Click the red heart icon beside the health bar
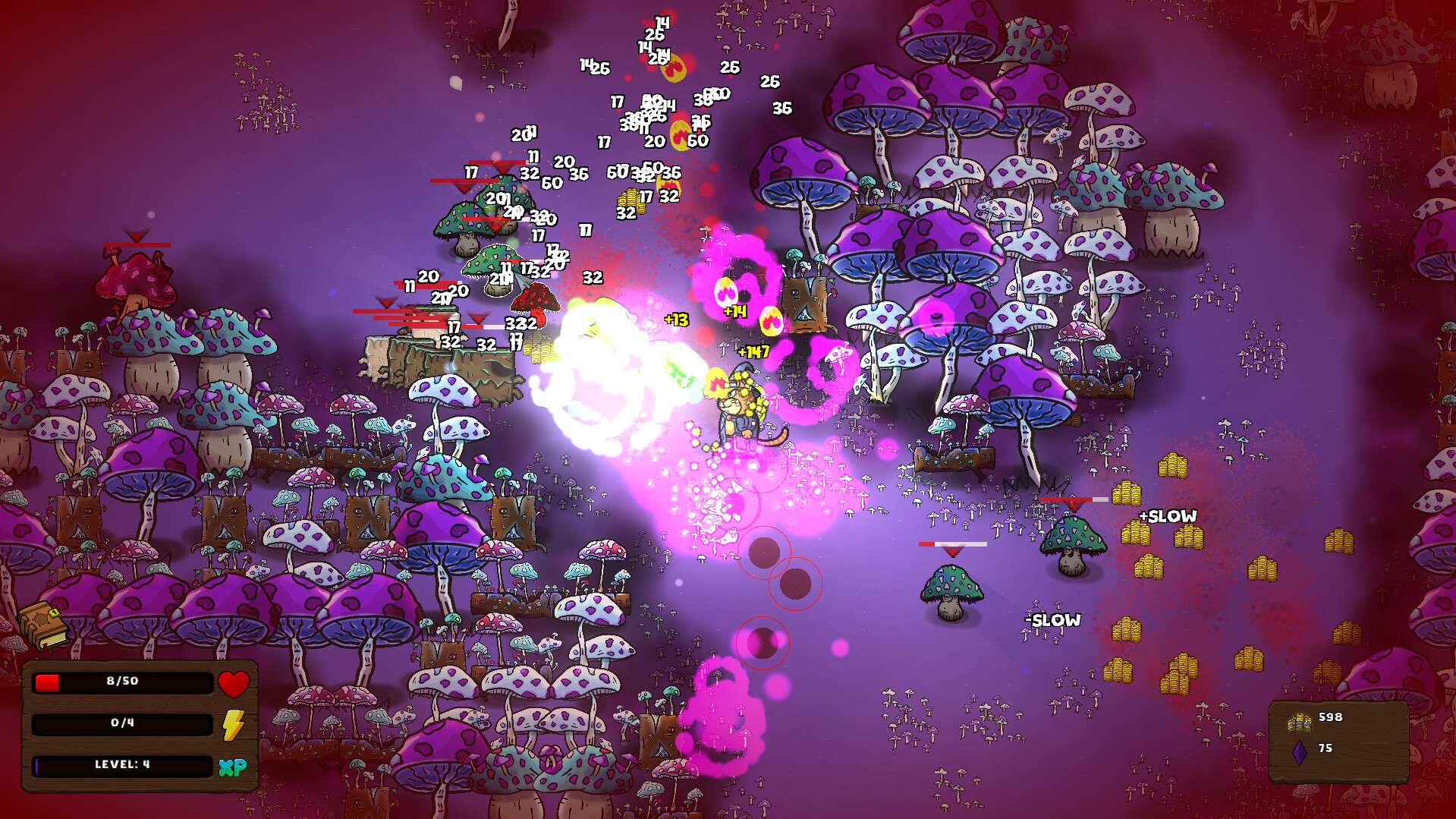Screen dimensions: 1456x819 coord(235,682)
